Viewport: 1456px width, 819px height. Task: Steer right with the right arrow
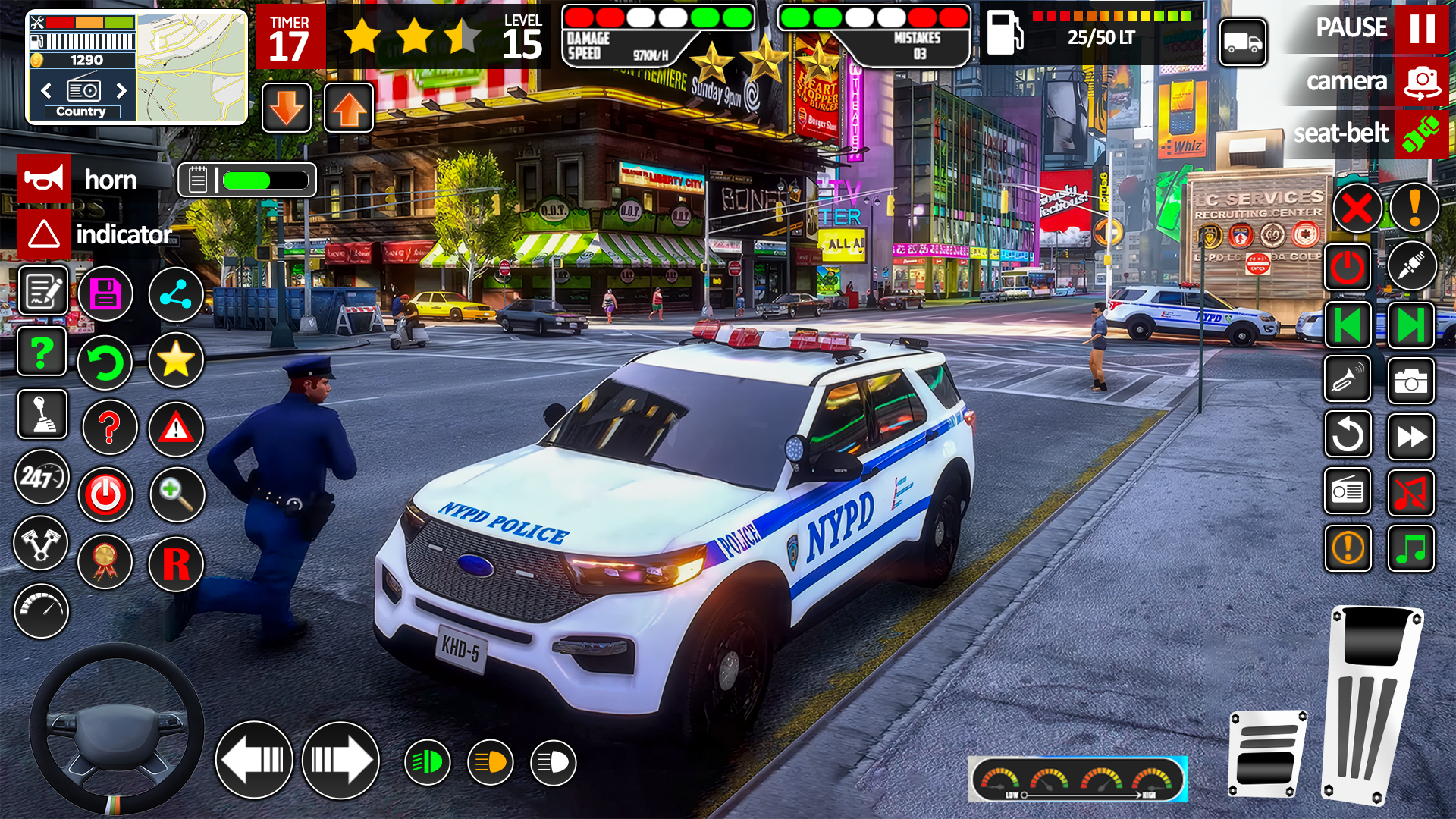[340, 760]
